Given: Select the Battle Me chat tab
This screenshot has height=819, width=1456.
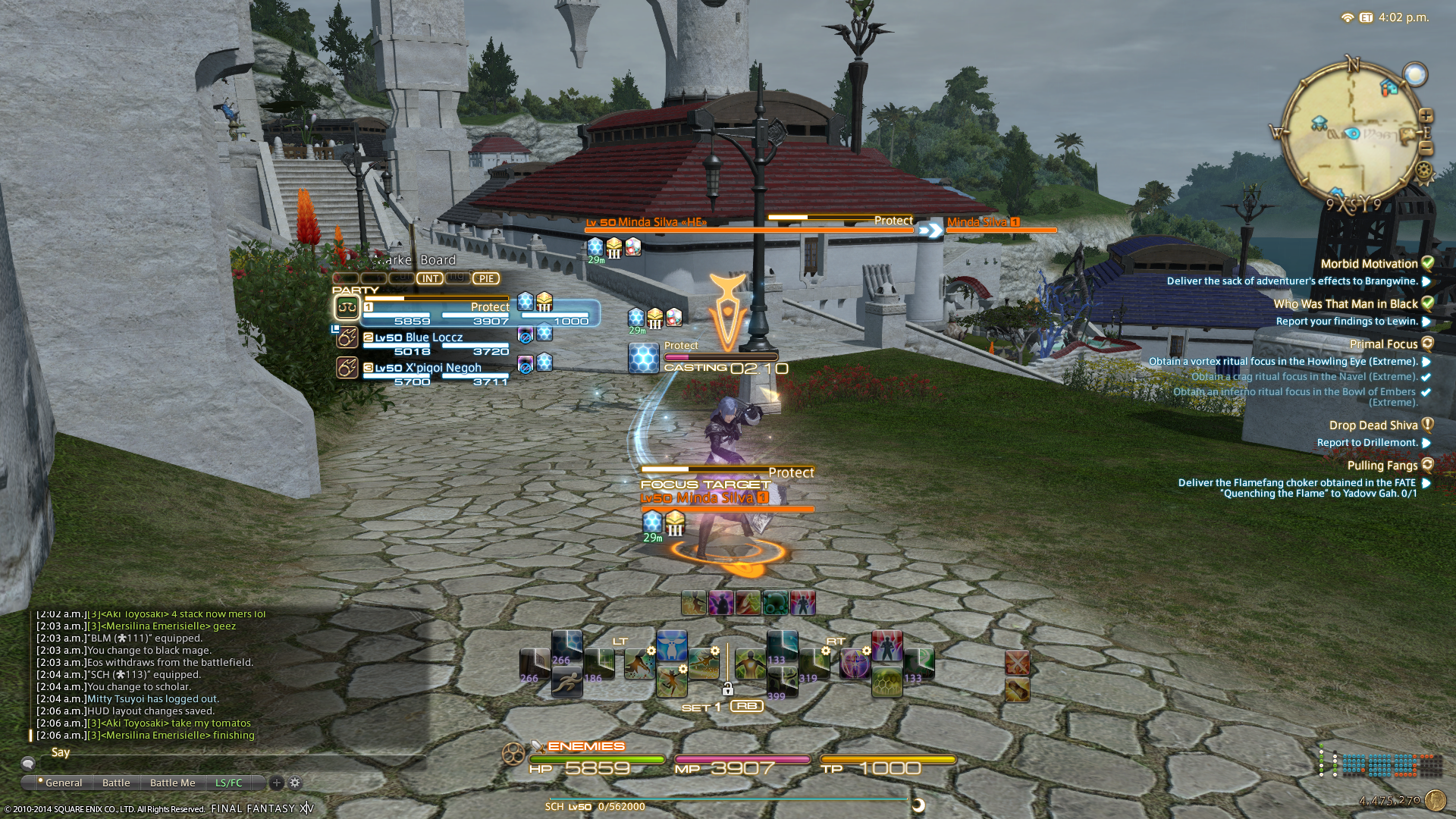Looking at the screenshot, I should click(172, 783).
